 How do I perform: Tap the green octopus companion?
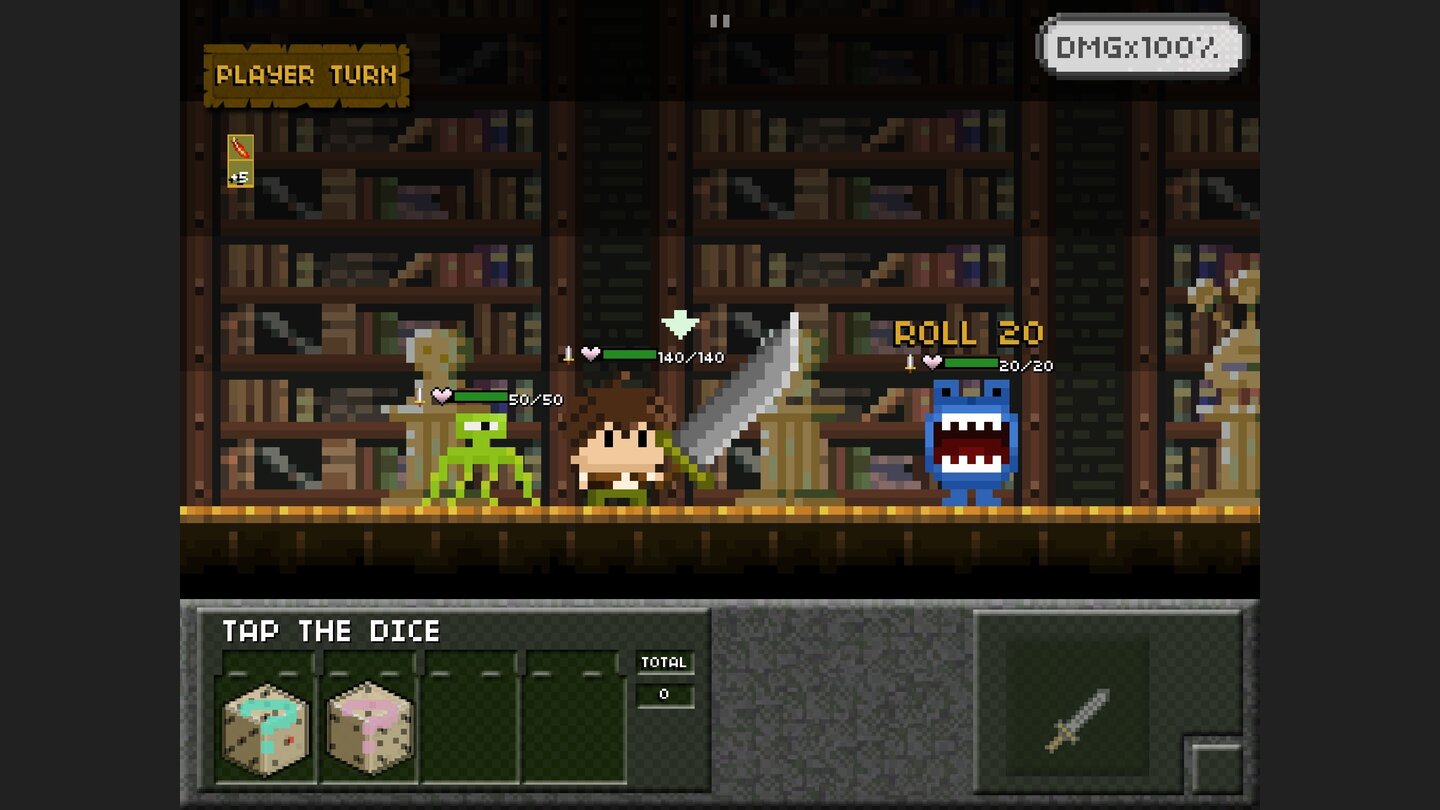click(x=480, y=455)
